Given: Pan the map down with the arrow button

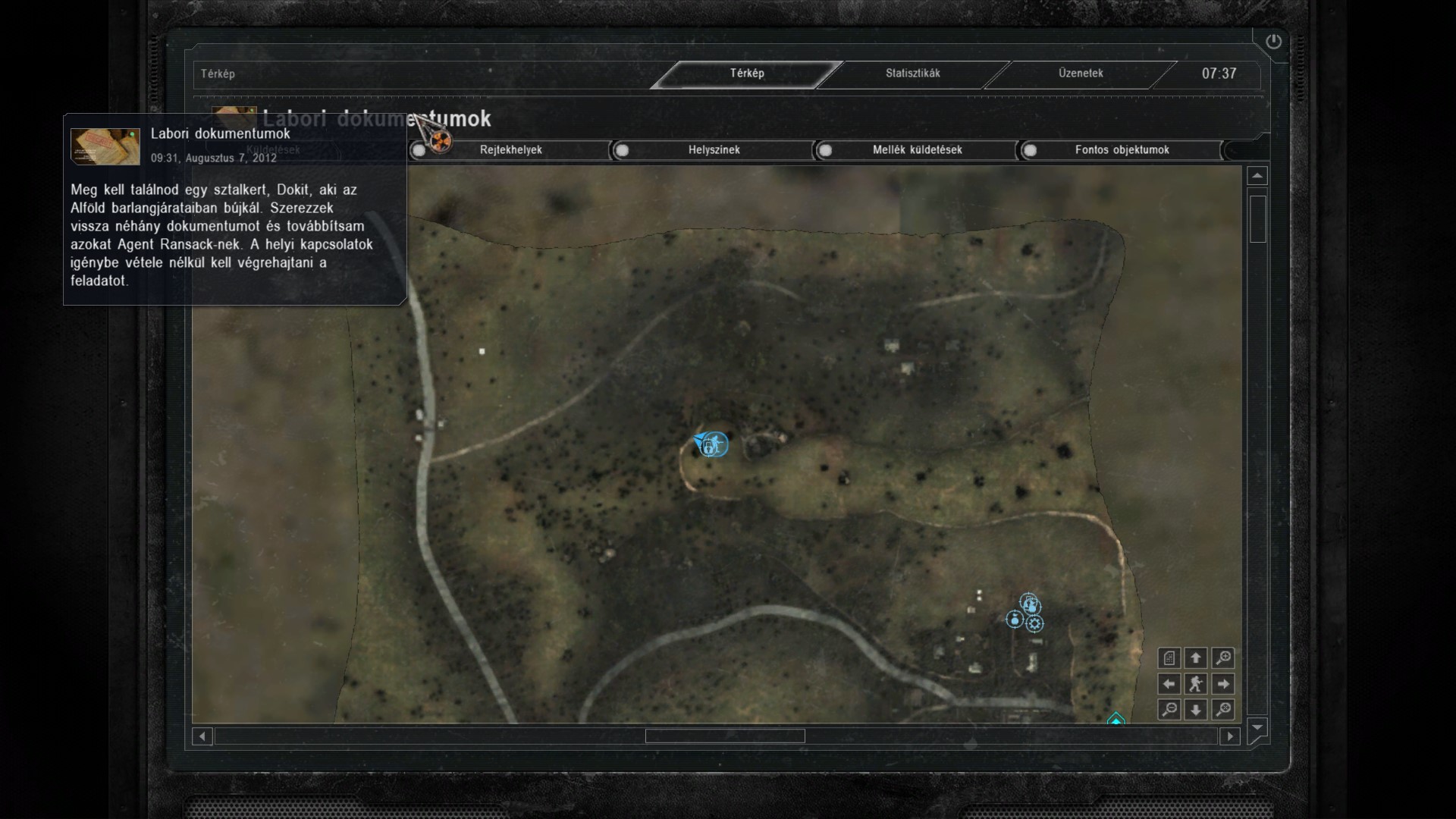Looking at the screenshot, I should tap(1196, 710).
